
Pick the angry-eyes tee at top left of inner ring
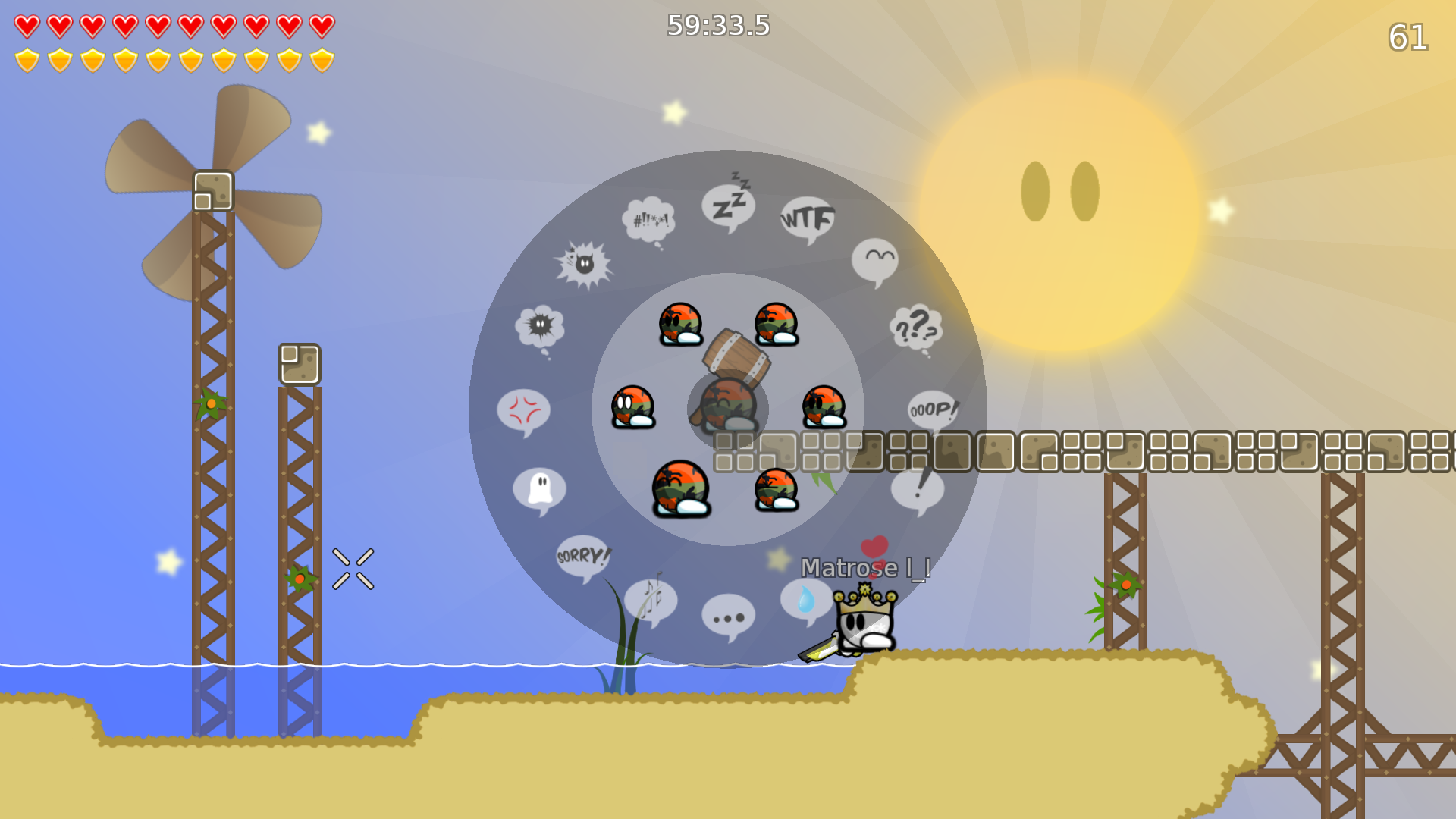(679, 323)
